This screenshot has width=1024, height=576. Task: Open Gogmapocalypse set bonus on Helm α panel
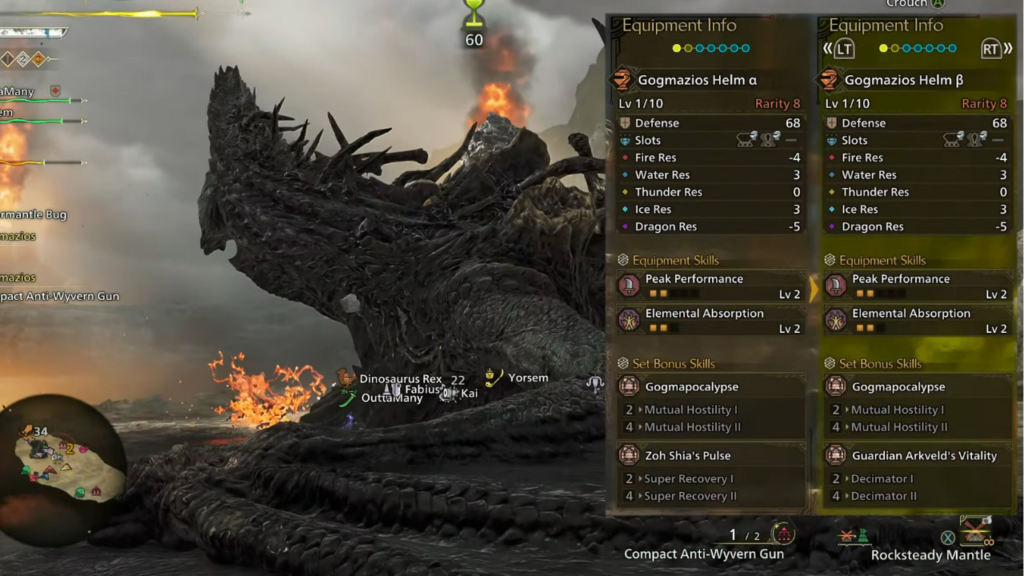click(709, 387)
